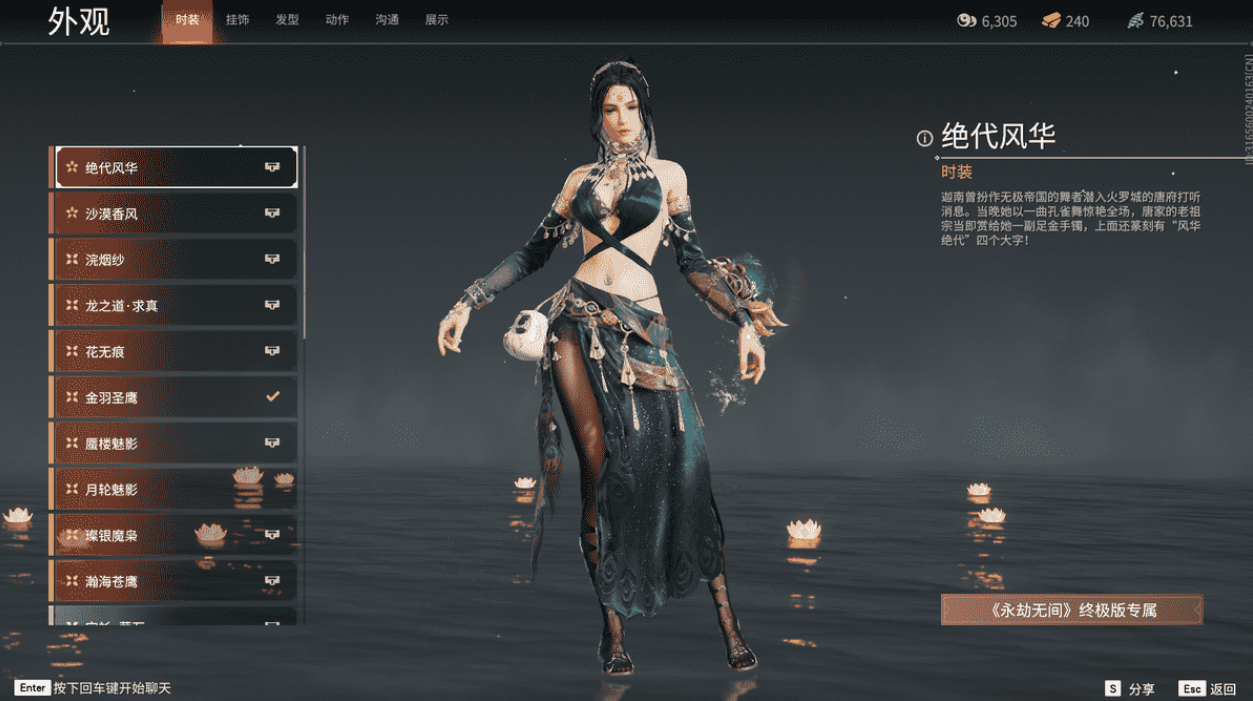Select the 绝代风华 outfit row
The height and width of the screenshot is (701, 1253).
click(175, 168)
